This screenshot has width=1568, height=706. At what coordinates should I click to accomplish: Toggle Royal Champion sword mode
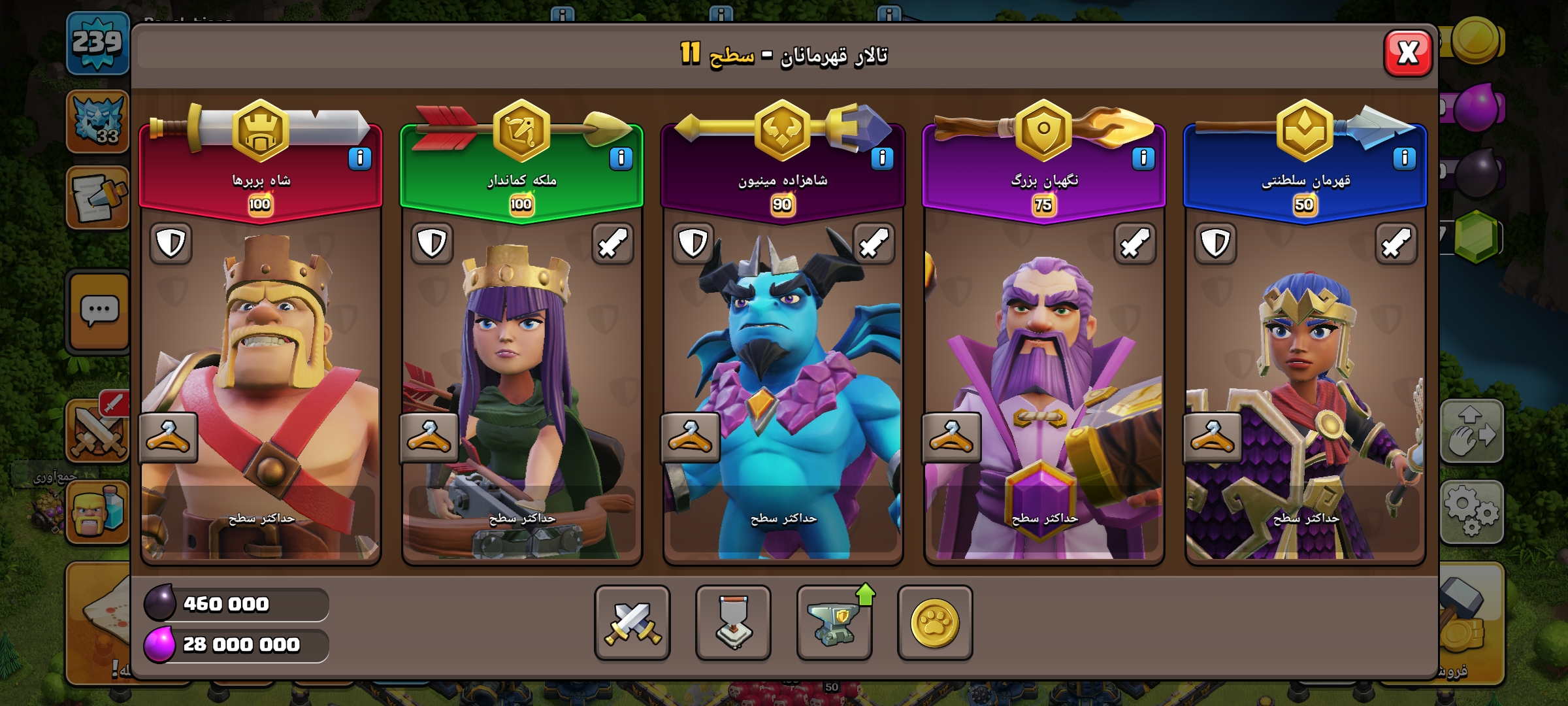(1396, 244)
